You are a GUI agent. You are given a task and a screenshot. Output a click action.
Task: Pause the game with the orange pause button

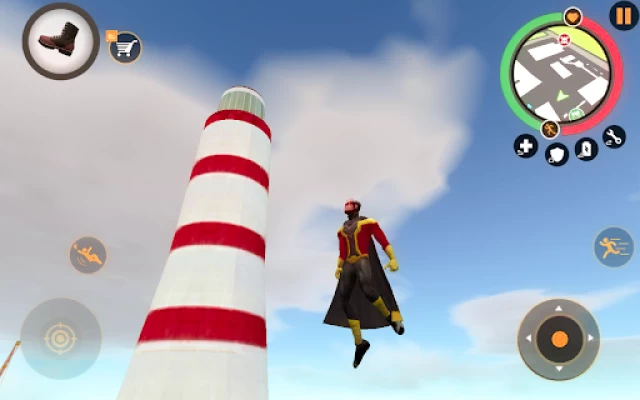click(623, 16)
